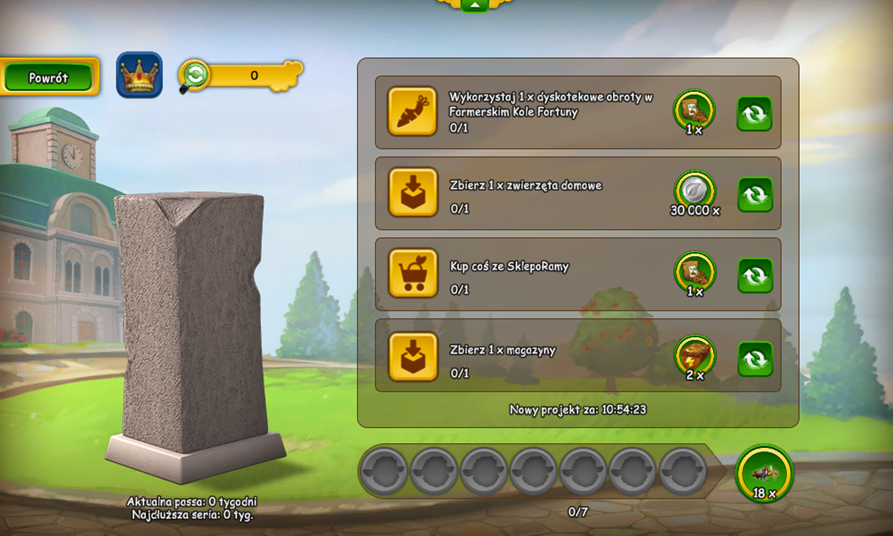Screen dimensions: 893x536
Task: Select the Farmerskie Koło Fortuny task icon
Action: tap(413, 111)
